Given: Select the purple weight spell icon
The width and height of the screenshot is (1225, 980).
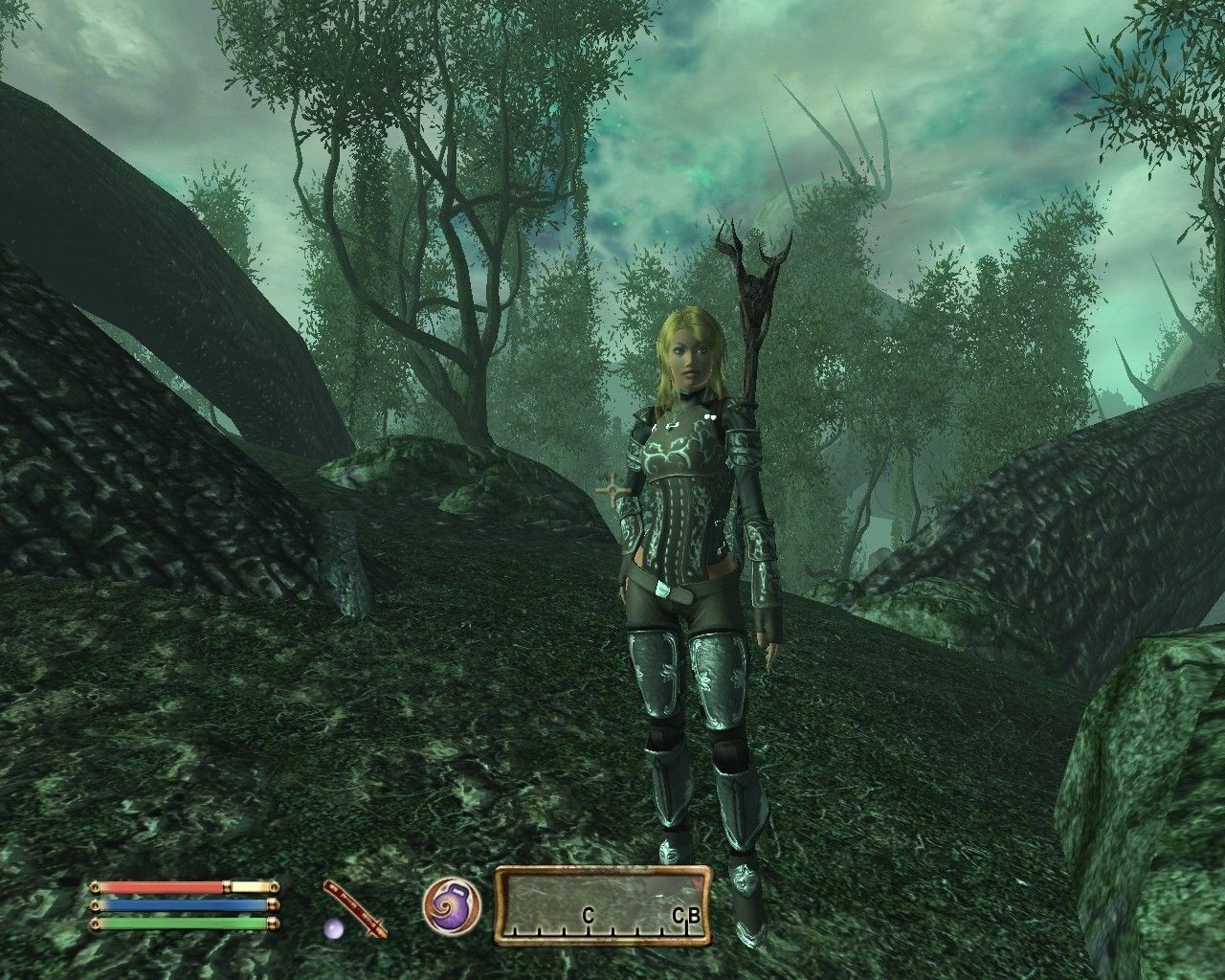Looking at the screenshot, I should point(452,905).
